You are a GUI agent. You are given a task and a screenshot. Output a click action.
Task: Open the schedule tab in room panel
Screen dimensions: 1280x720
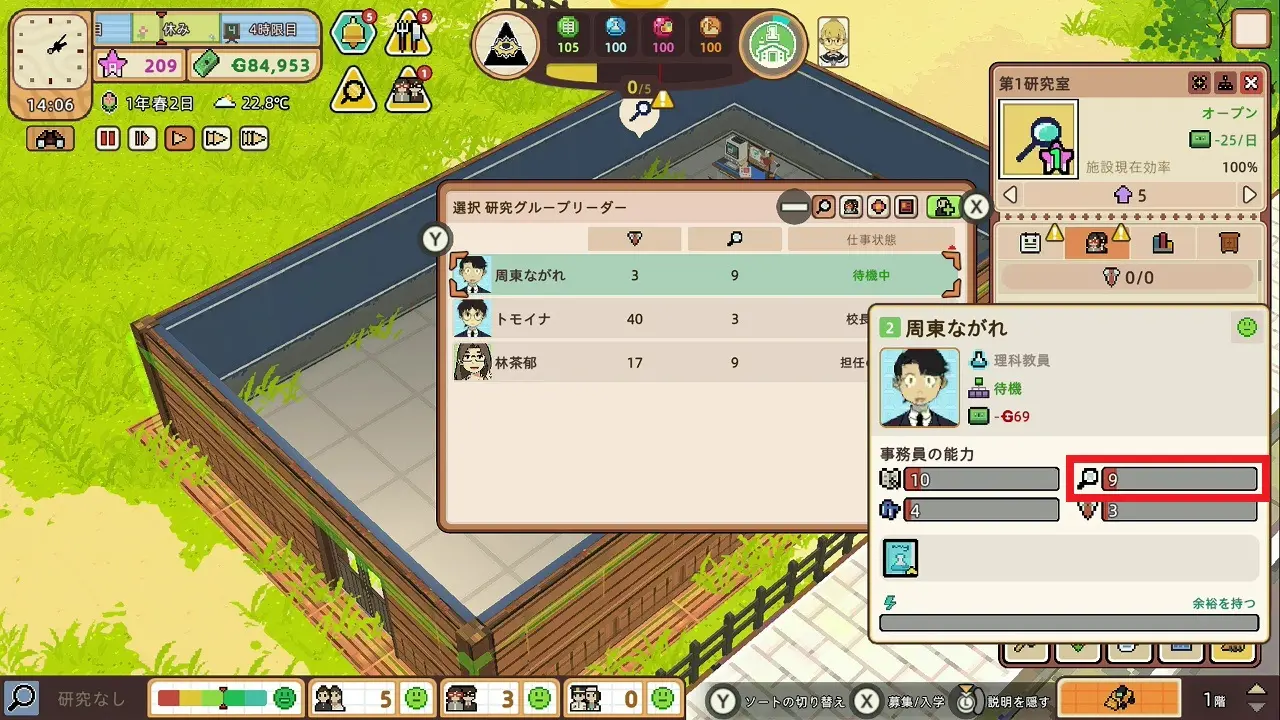click(1031, 242)
